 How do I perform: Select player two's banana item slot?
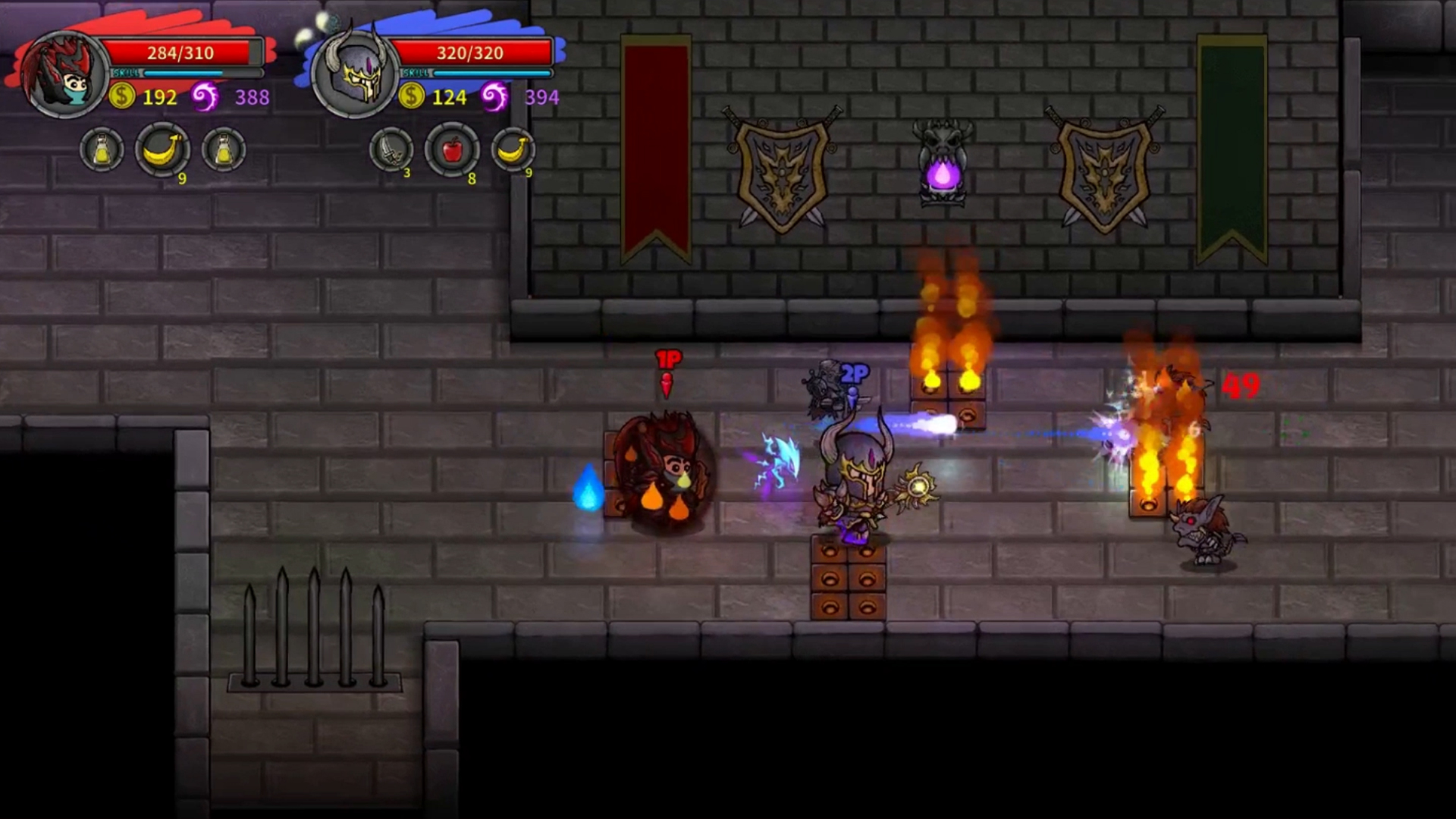(513, 149)
